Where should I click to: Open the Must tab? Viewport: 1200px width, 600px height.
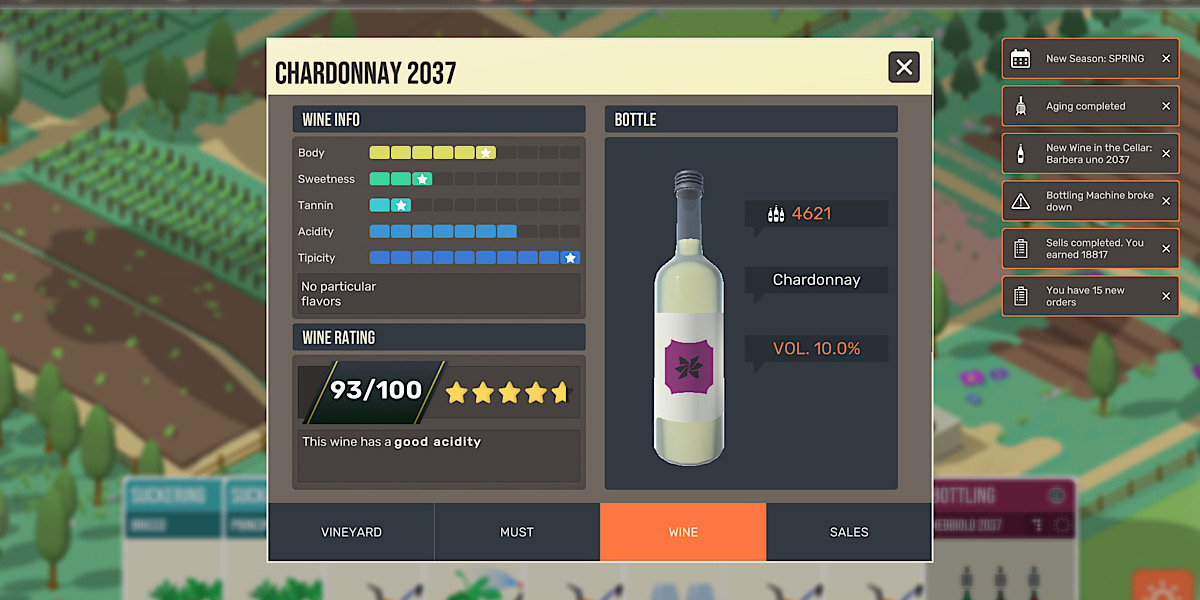pyautogui.click(x=517, y=532)
